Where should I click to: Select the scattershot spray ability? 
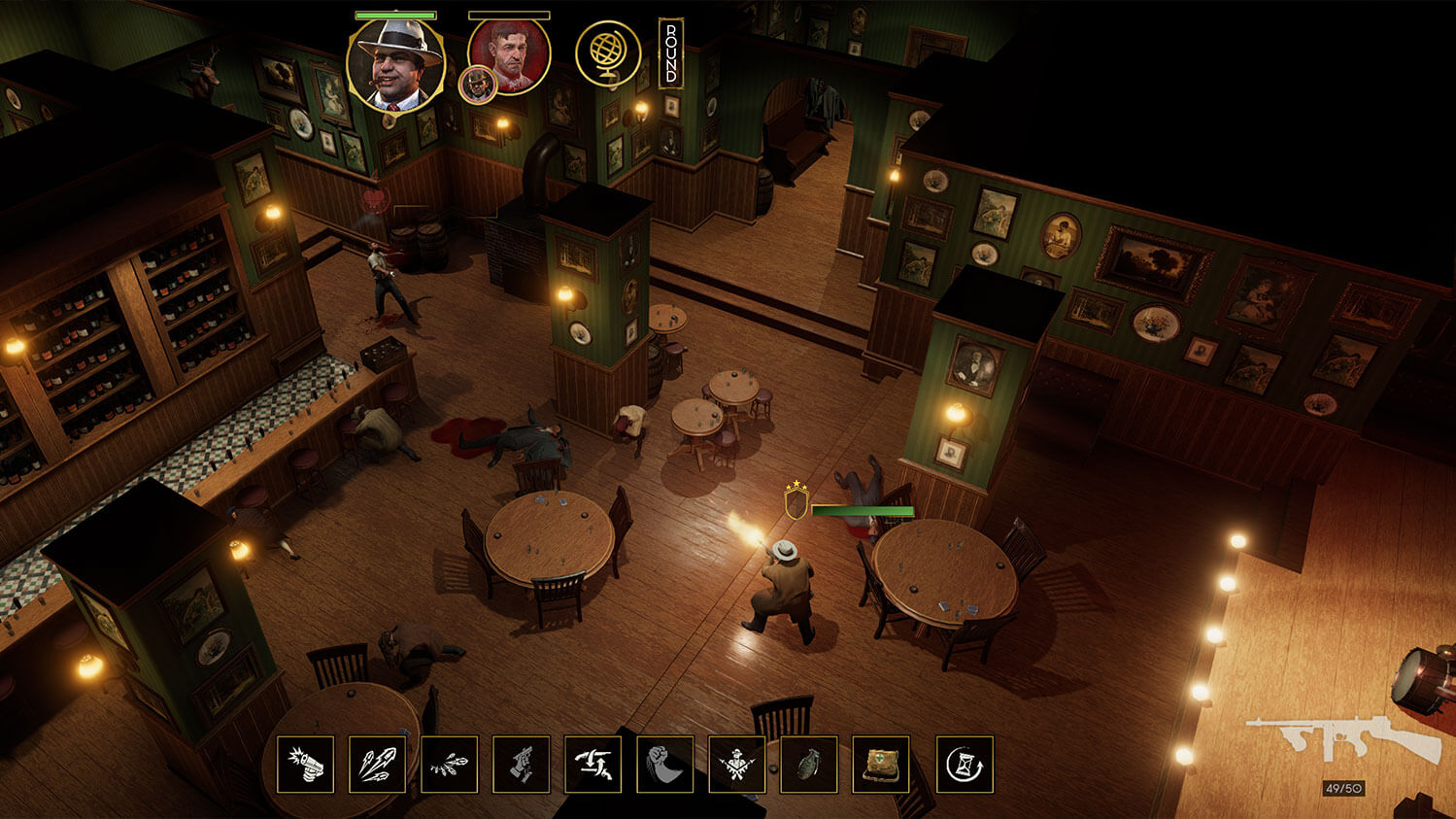point(448,766)
